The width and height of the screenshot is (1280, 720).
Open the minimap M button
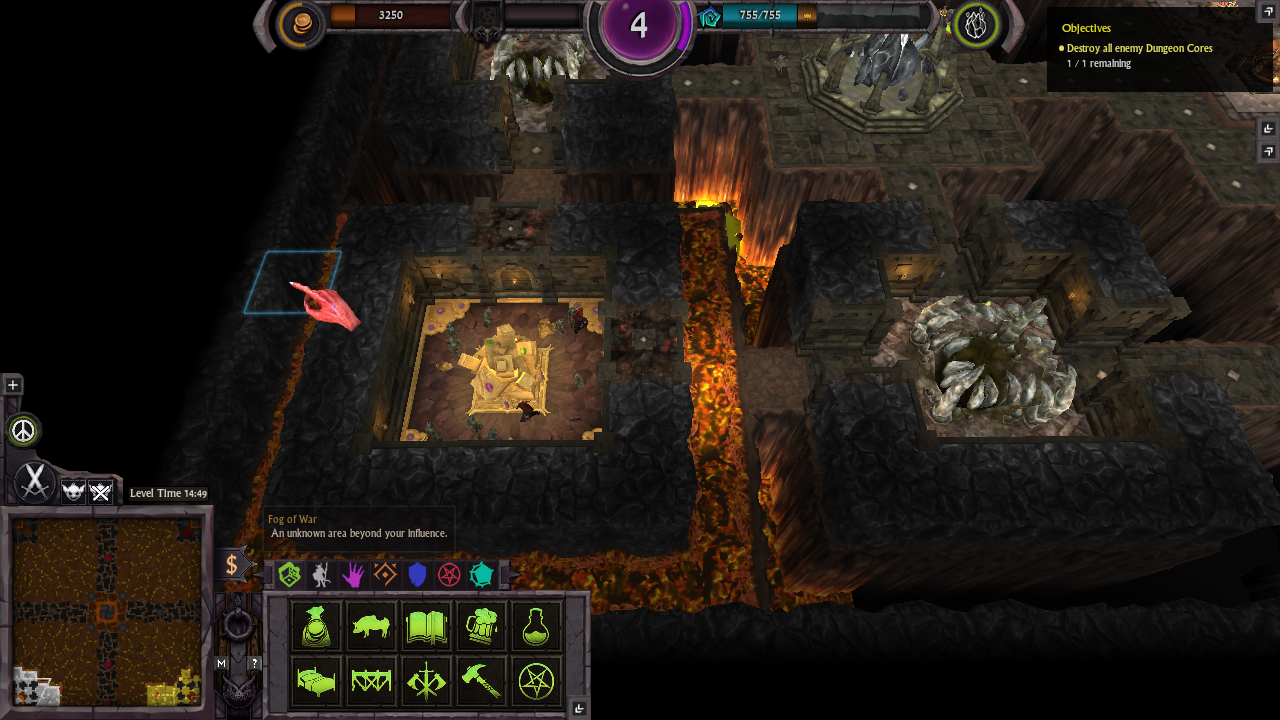pos(222,663)
